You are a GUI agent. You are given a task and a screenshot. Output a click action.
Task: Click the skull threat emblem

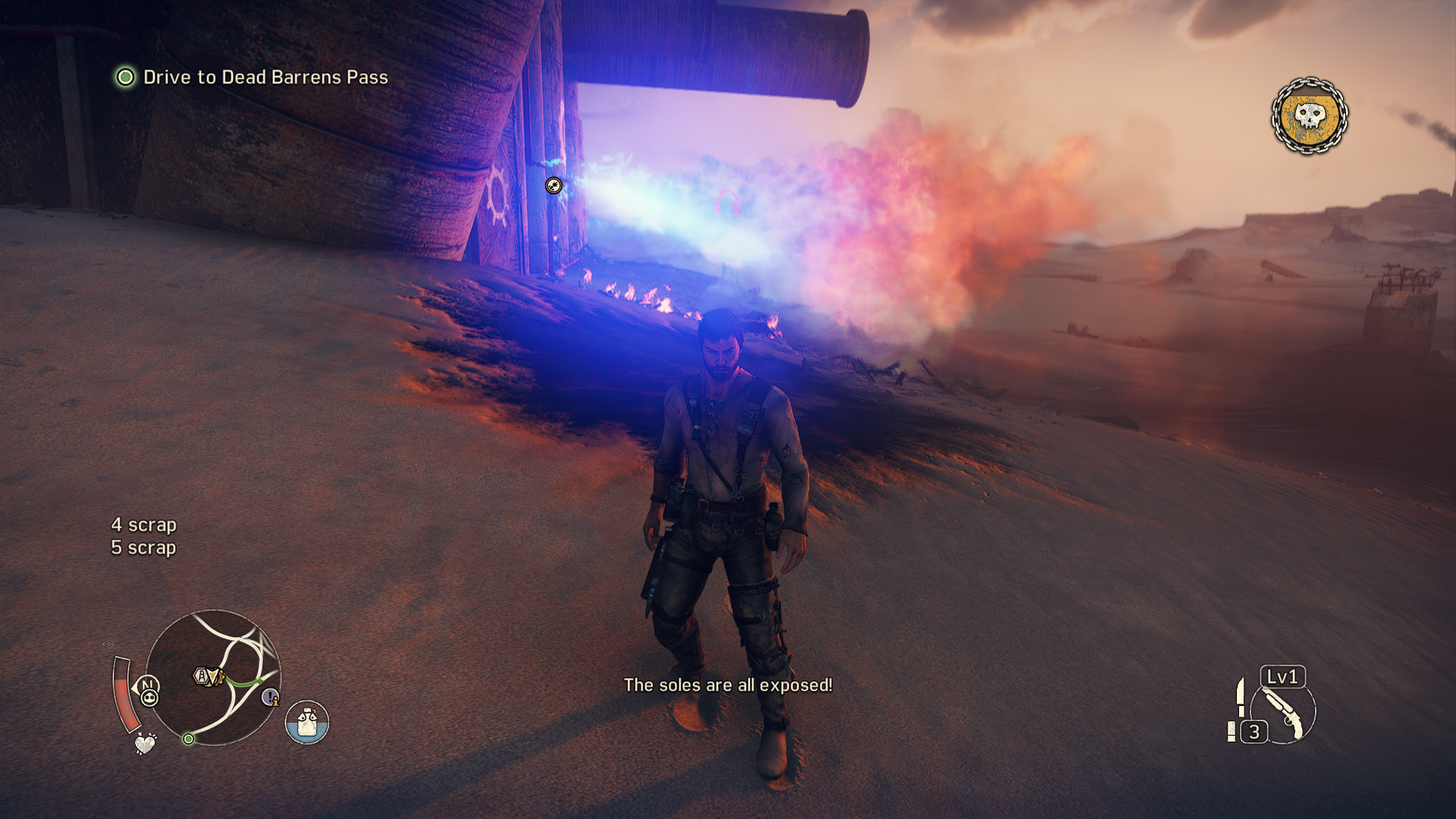pyautogui.click(x=1309, y=116)
